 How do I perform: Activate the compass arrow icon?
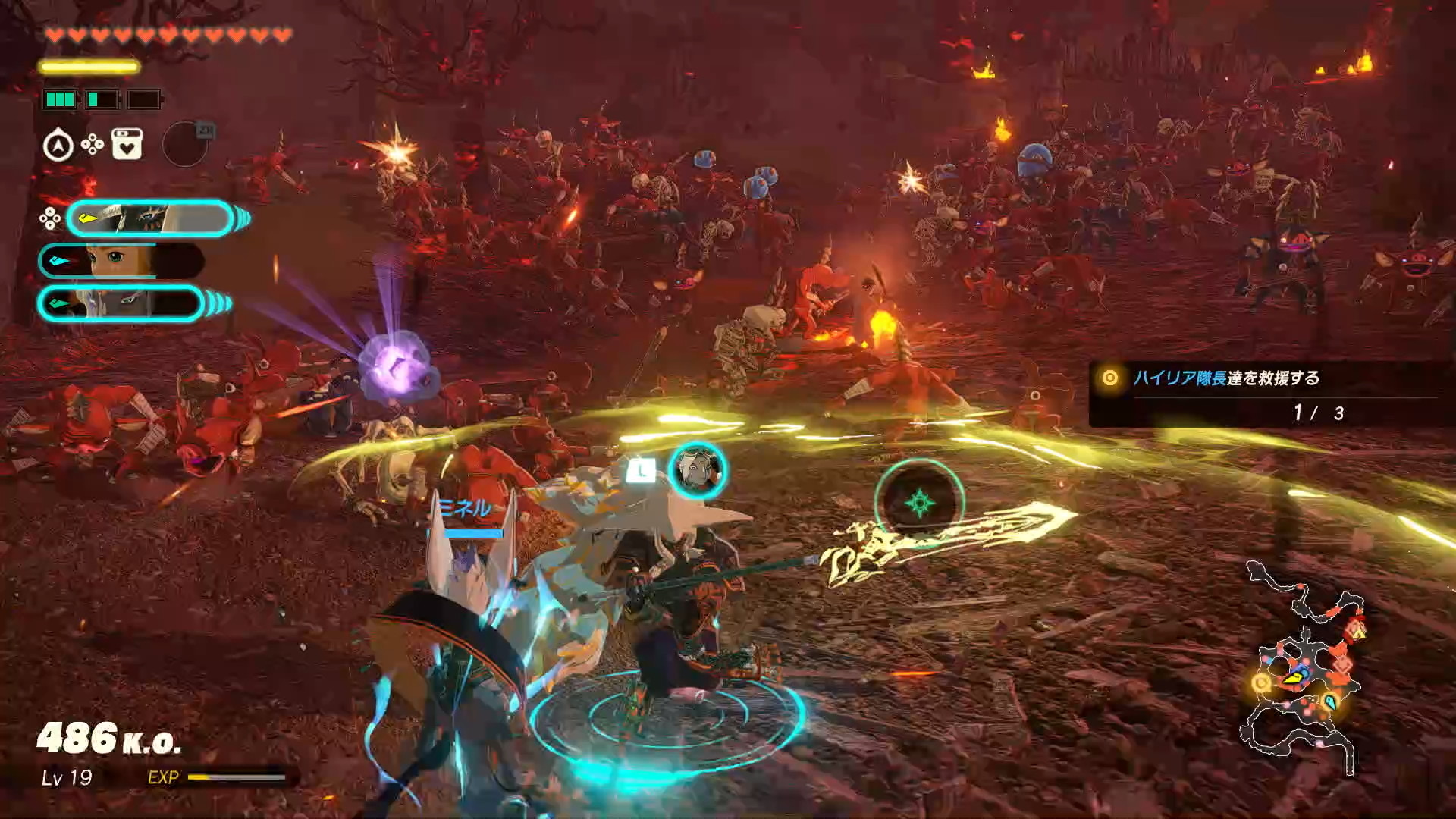pyautogui.click(x=58, y=146)
